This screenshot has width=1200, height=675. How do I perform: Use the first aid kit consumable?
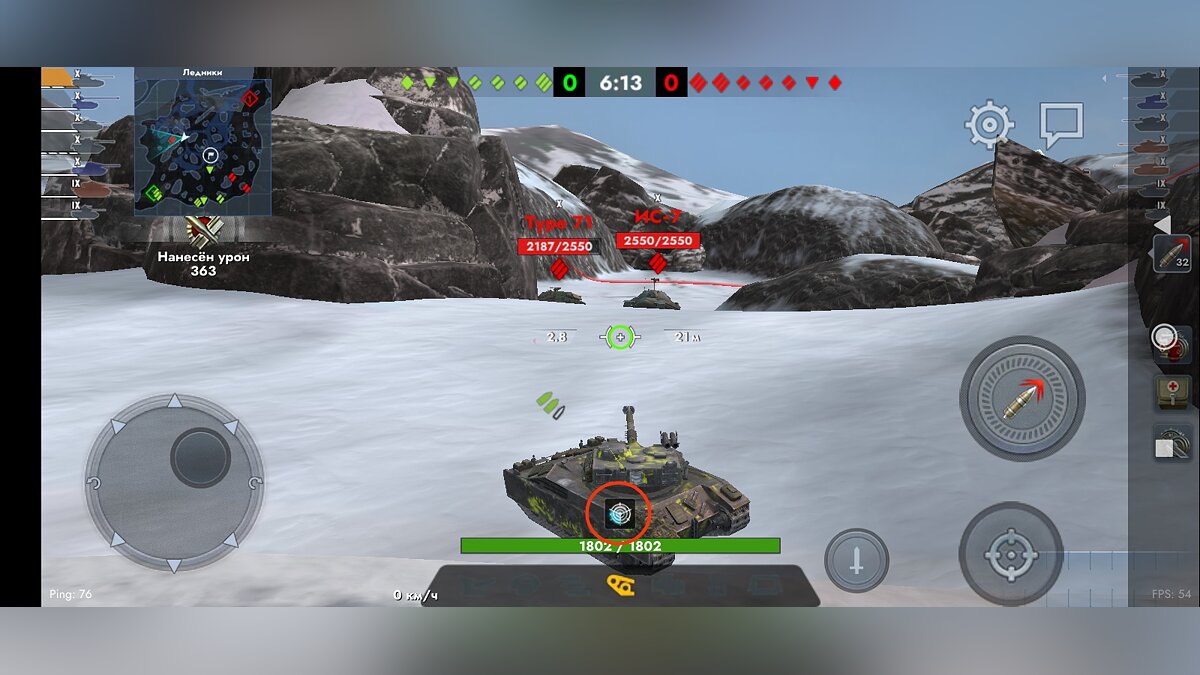pos(1172,392)
